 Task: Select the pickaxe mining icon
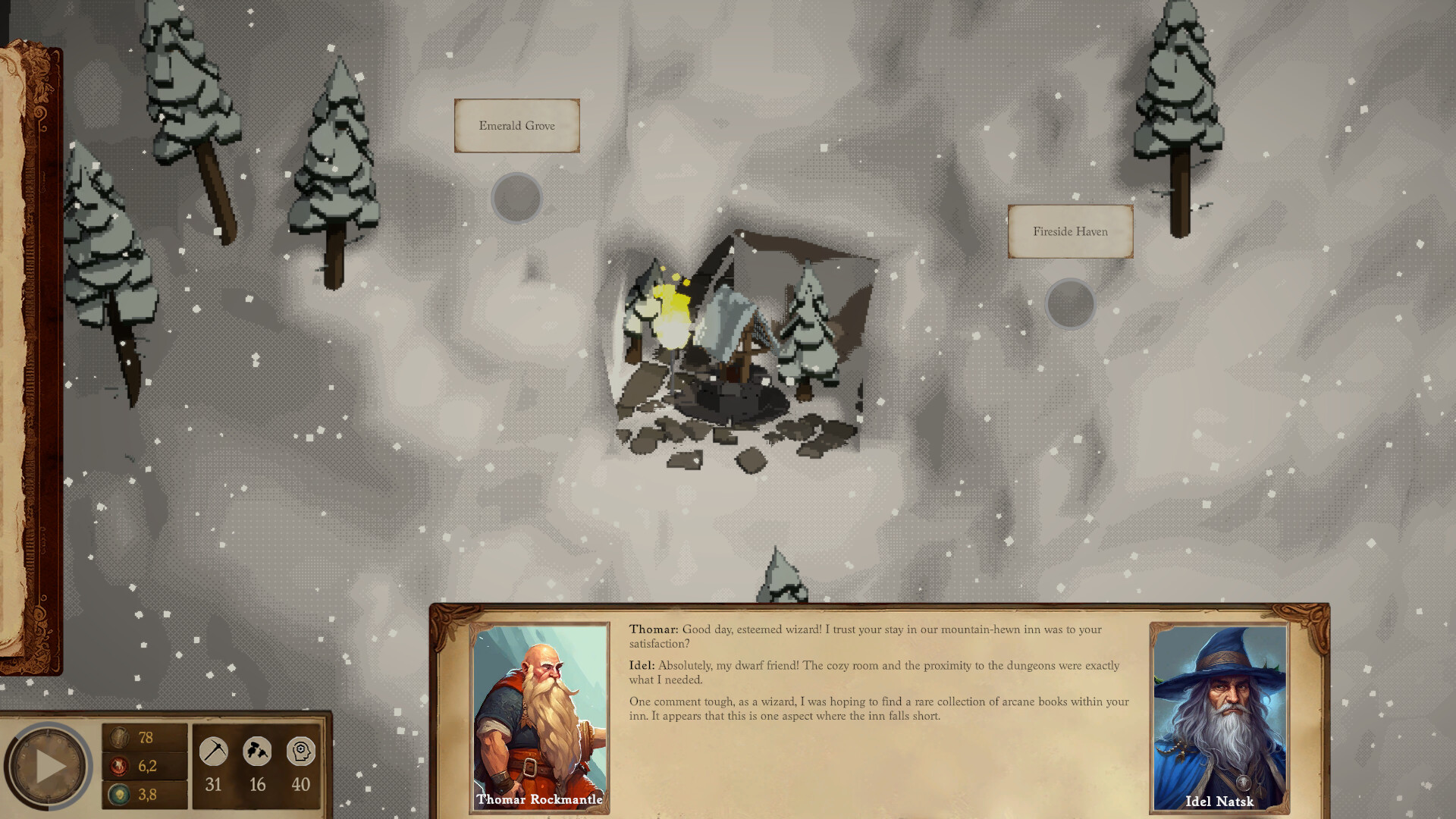[x=213, y=752]
